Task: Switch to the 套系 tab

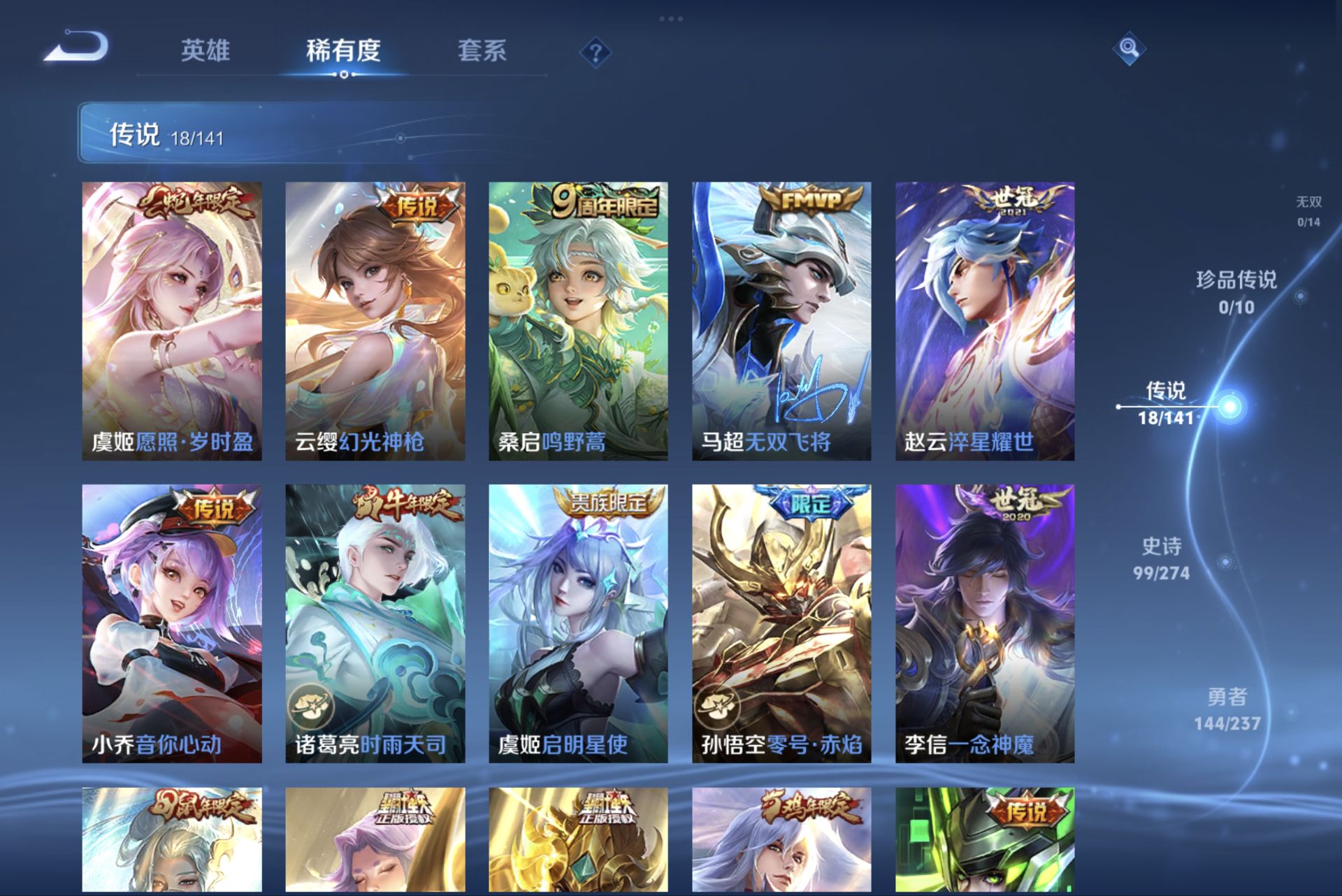Action: 484,50
